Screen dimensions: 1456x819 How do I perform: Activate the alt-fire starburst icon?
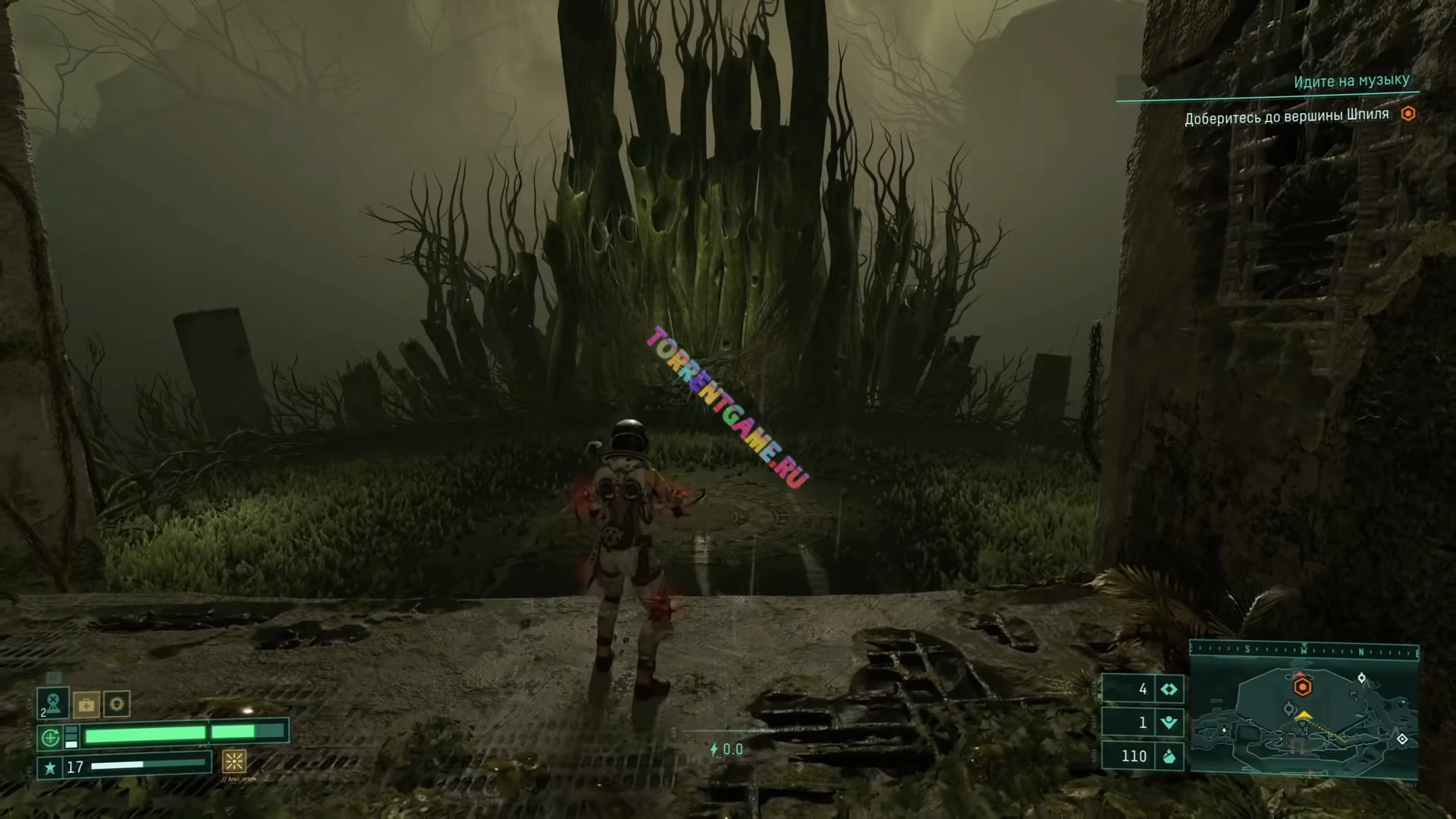click(x=234, y=761)
